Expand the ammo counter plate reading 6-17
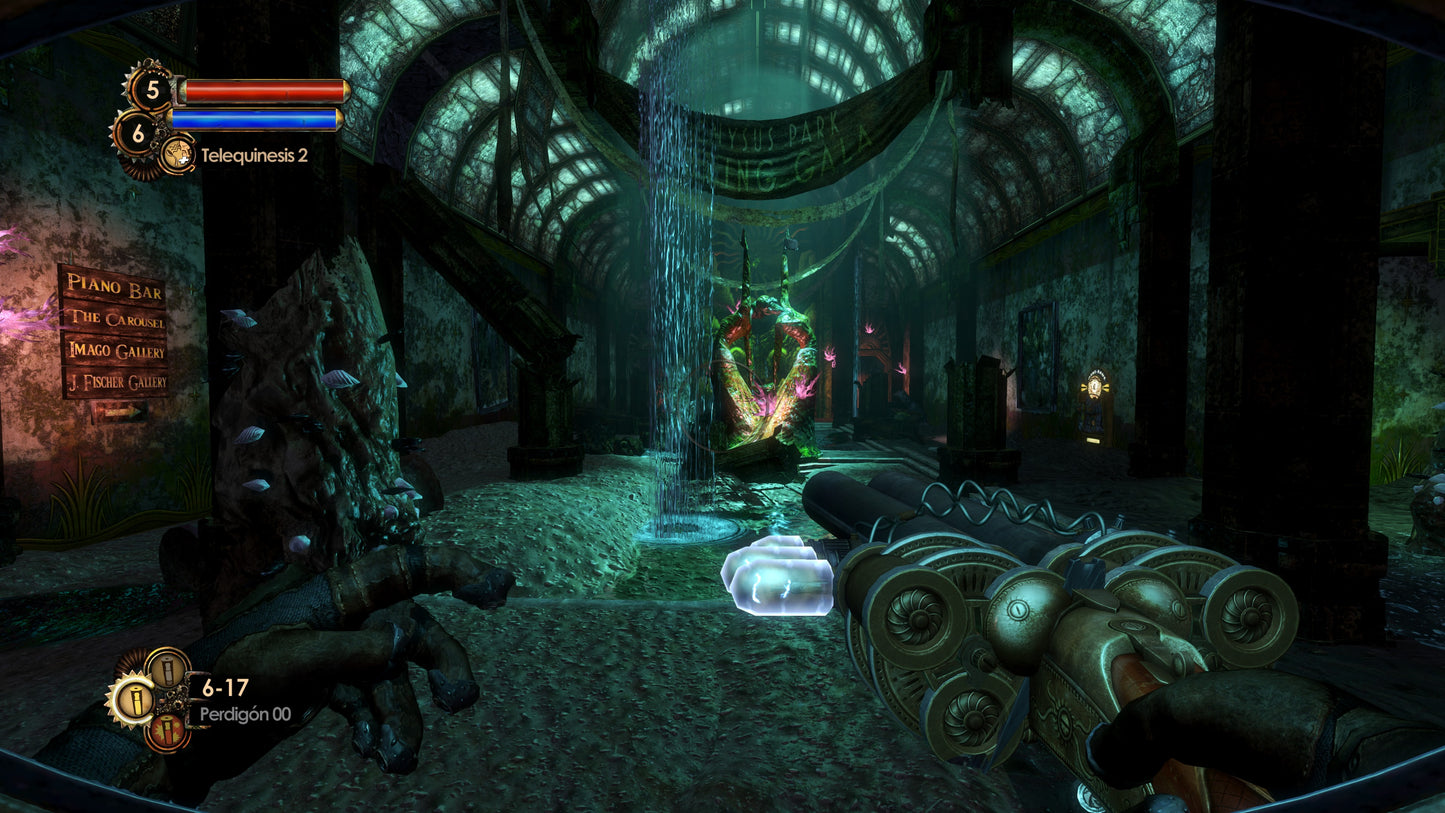The width and height of the screenshot is (1445, 813). click(x=225, y=685)
